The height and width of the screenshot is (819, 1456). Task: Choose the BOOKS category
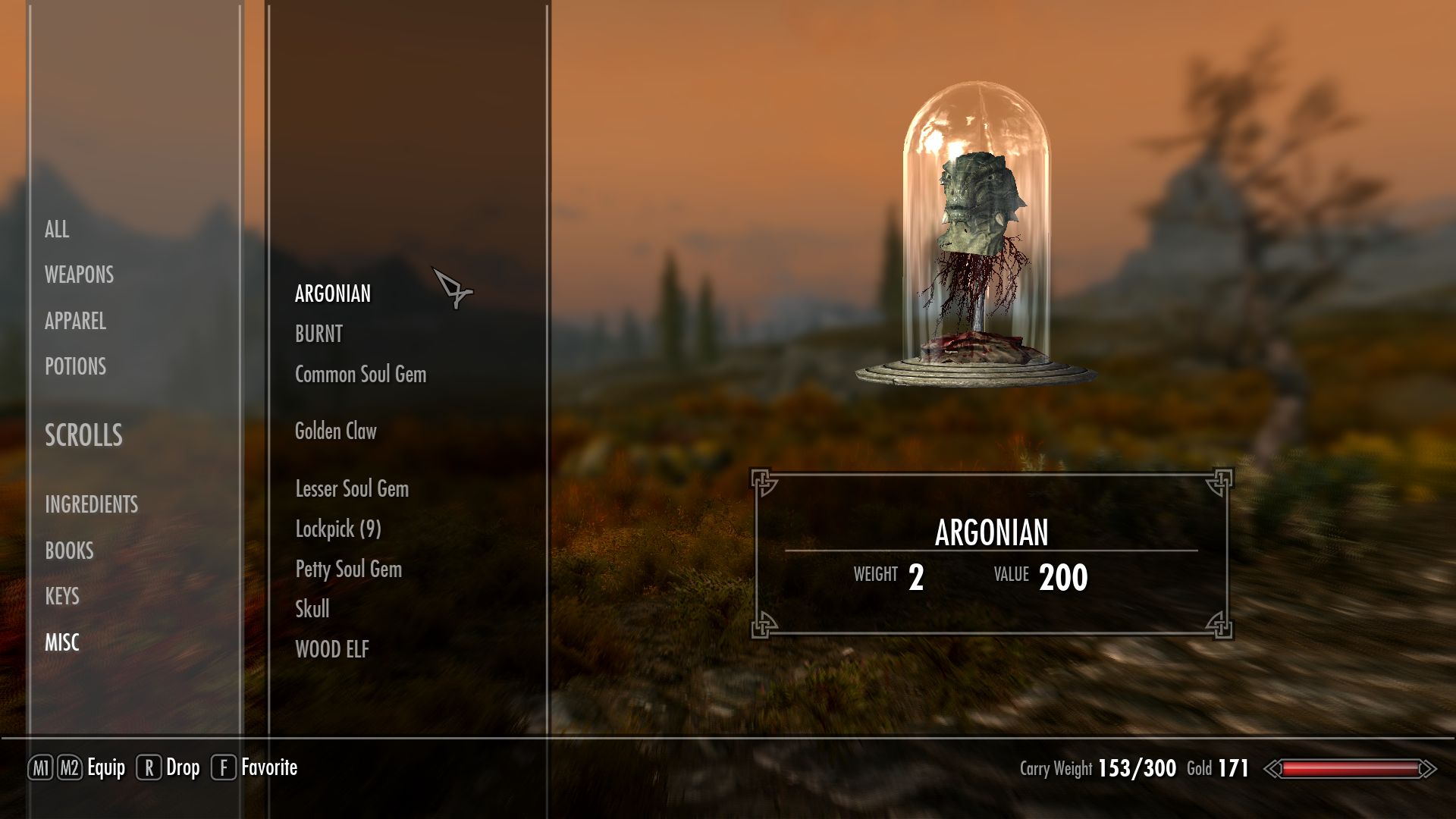69,551
